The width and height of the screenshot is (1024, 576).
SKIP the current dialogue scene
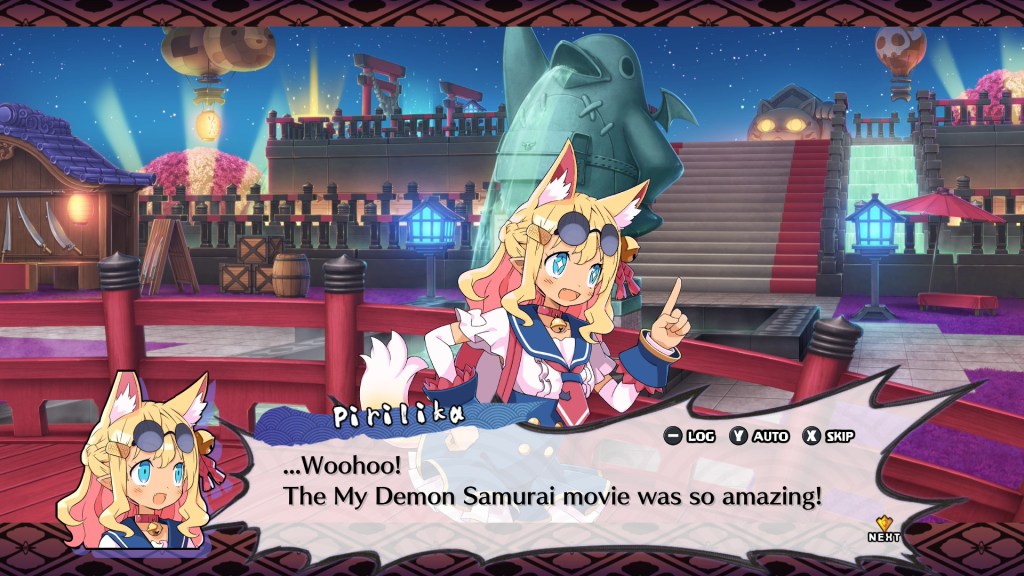click(828, 436)
